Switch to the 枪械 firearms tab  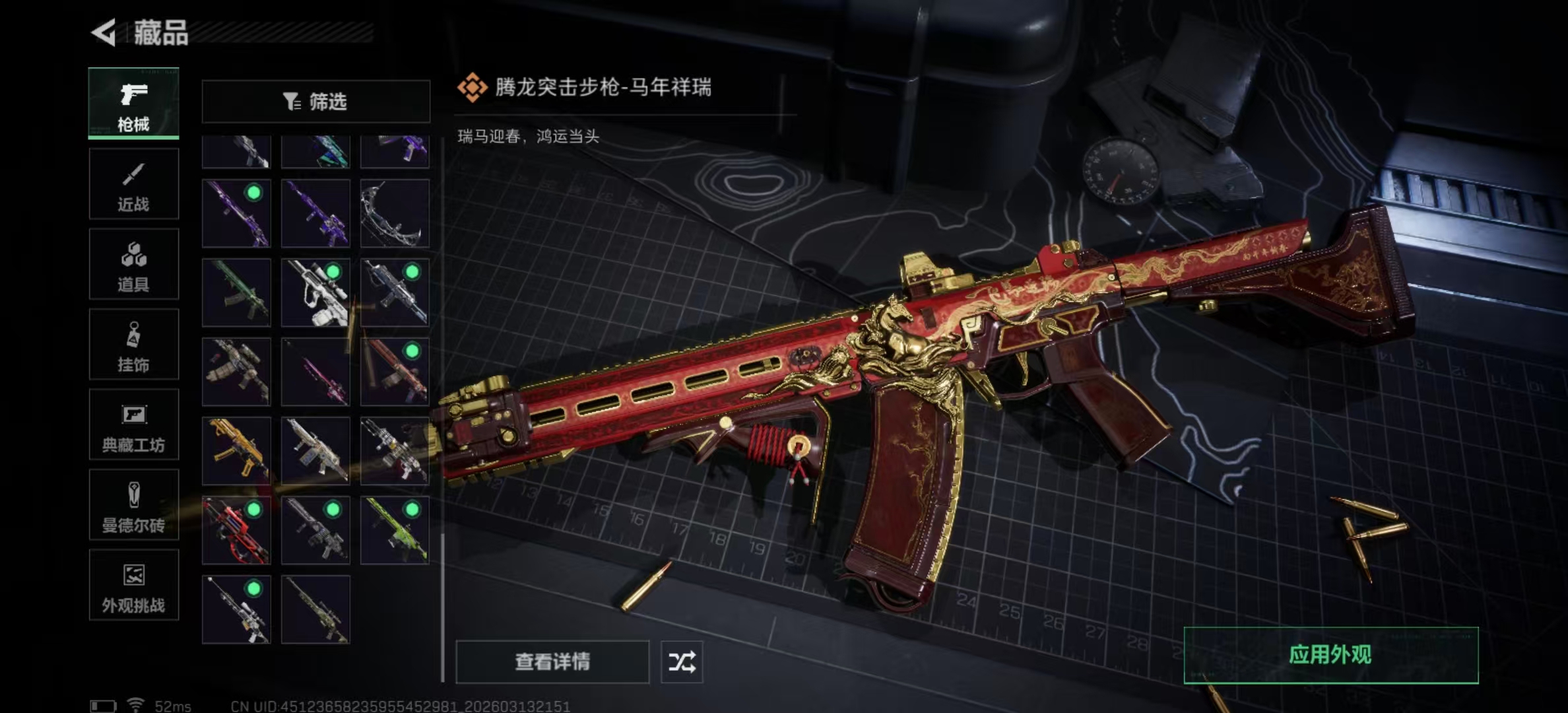[133, 103]
